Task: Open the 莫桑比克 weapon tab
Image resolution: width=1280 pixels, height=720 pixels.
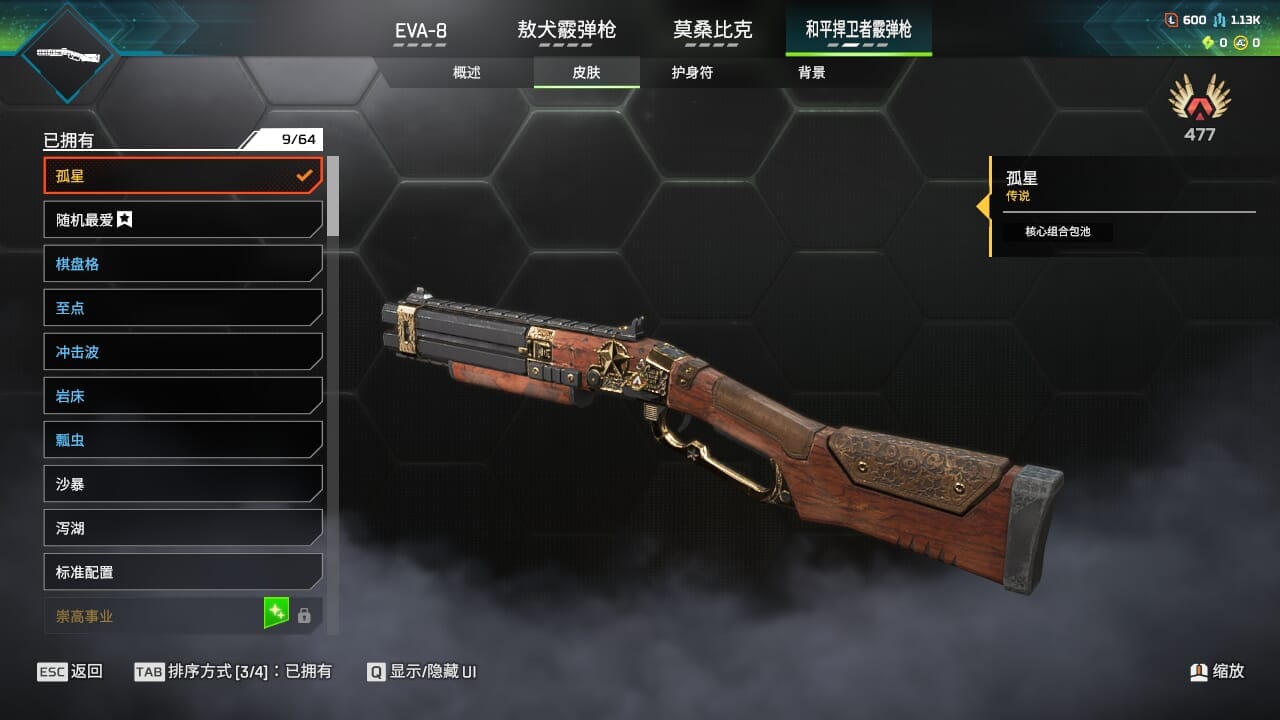Action: tap(712, 30)
